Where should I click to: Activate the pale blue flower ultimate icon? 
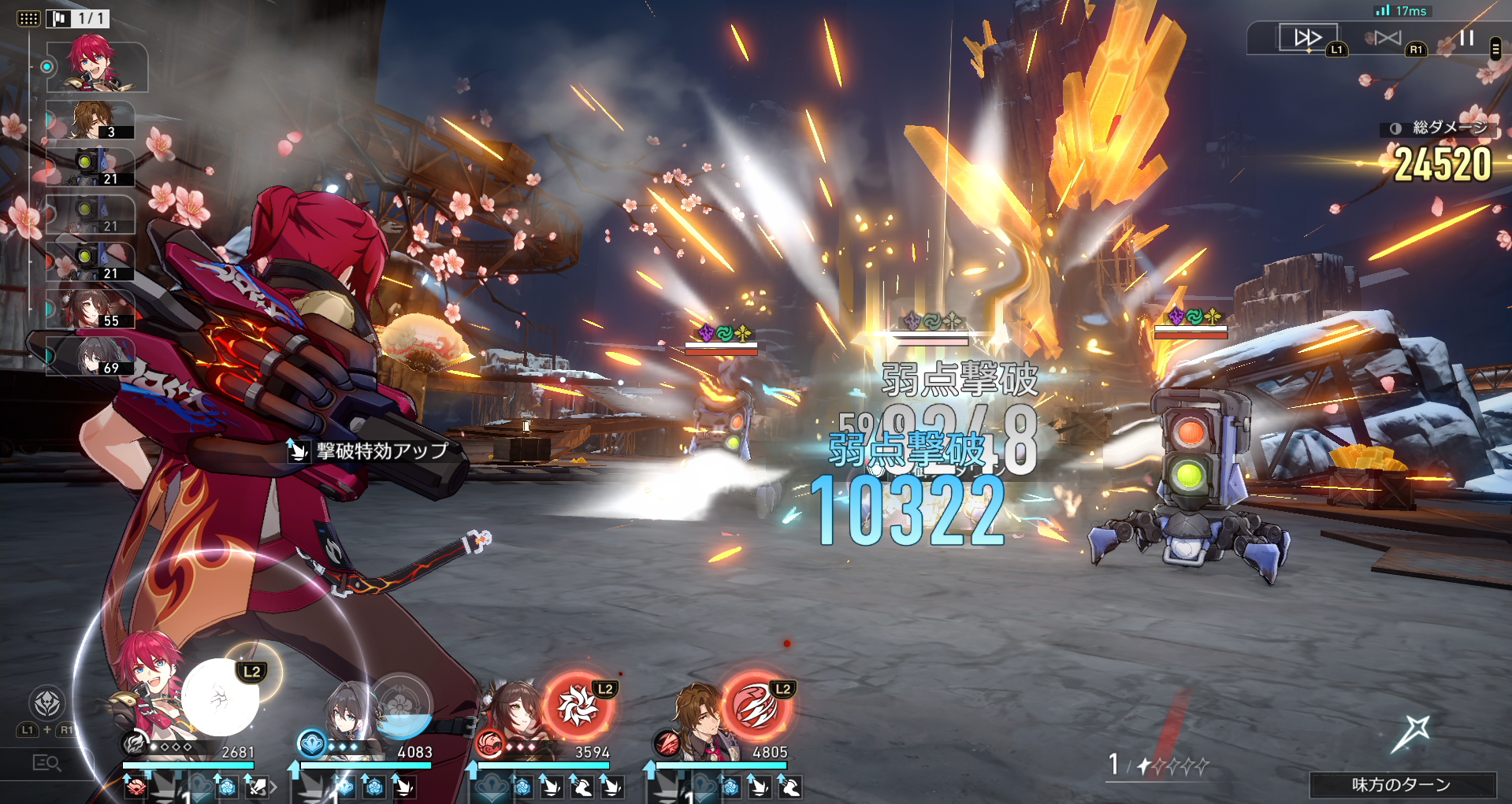(401, 705)
